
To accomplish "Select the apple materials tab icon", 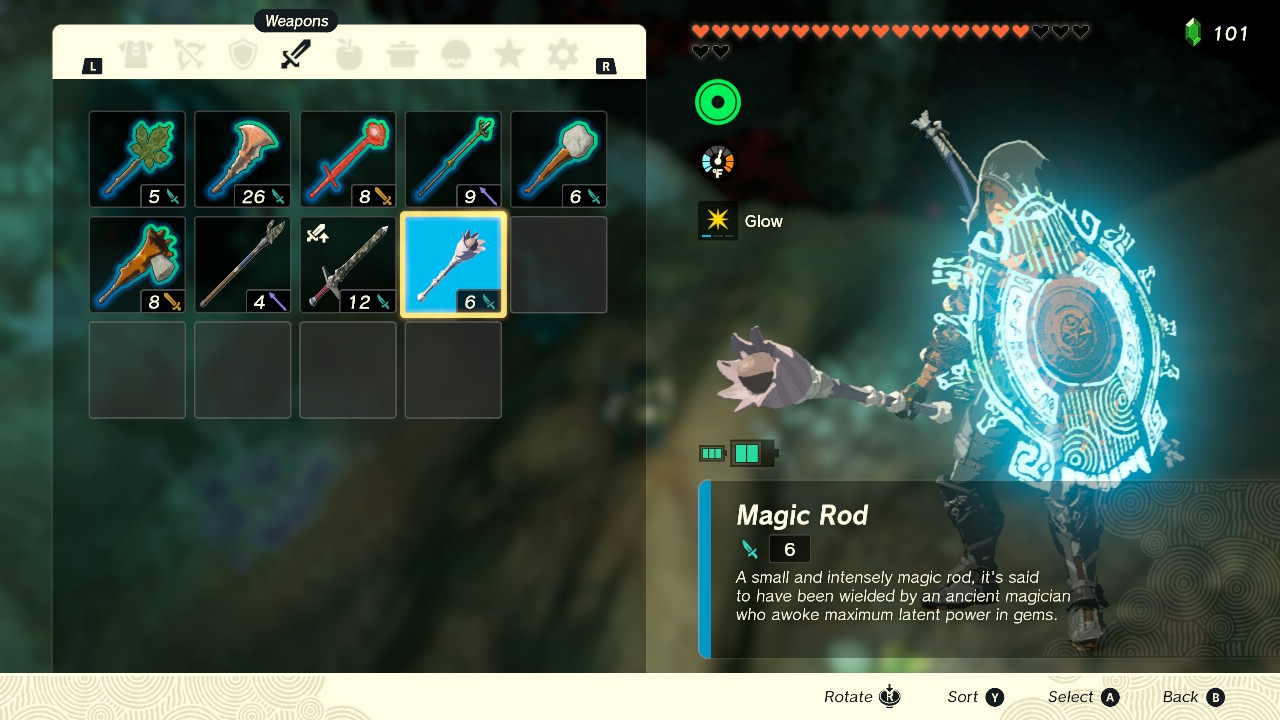I will pyautogui.click(x=349, y=54).
